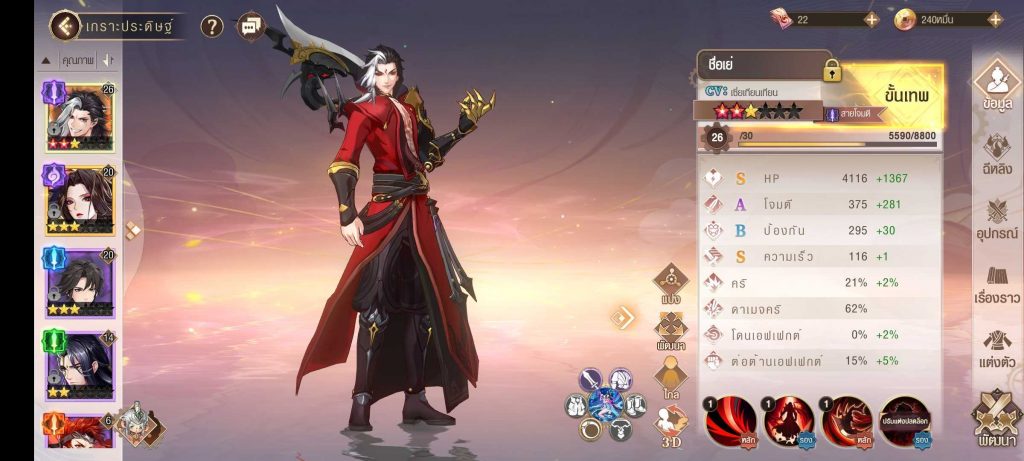Switch to the เรื่องราว story tab
Viewport: 1024px width, 461px height.
pos(996,283)
